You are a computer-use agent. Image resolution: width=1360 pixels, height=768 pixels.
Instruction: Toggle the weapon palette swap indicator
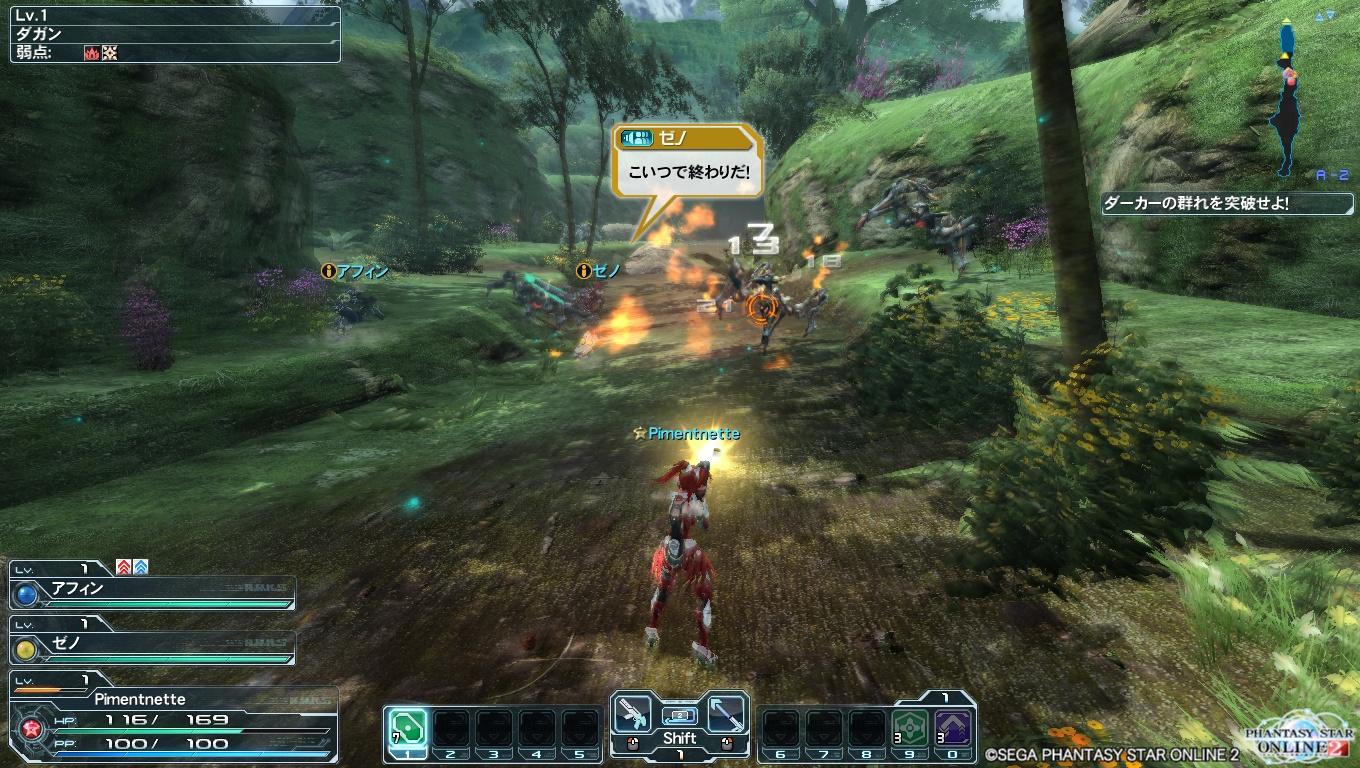[x=680, y=715]
